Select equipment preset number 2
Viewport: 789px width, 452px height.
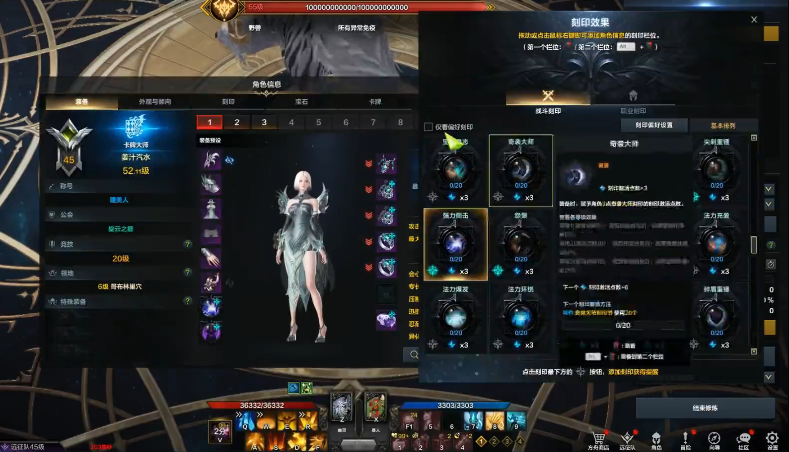coord(236,122)
